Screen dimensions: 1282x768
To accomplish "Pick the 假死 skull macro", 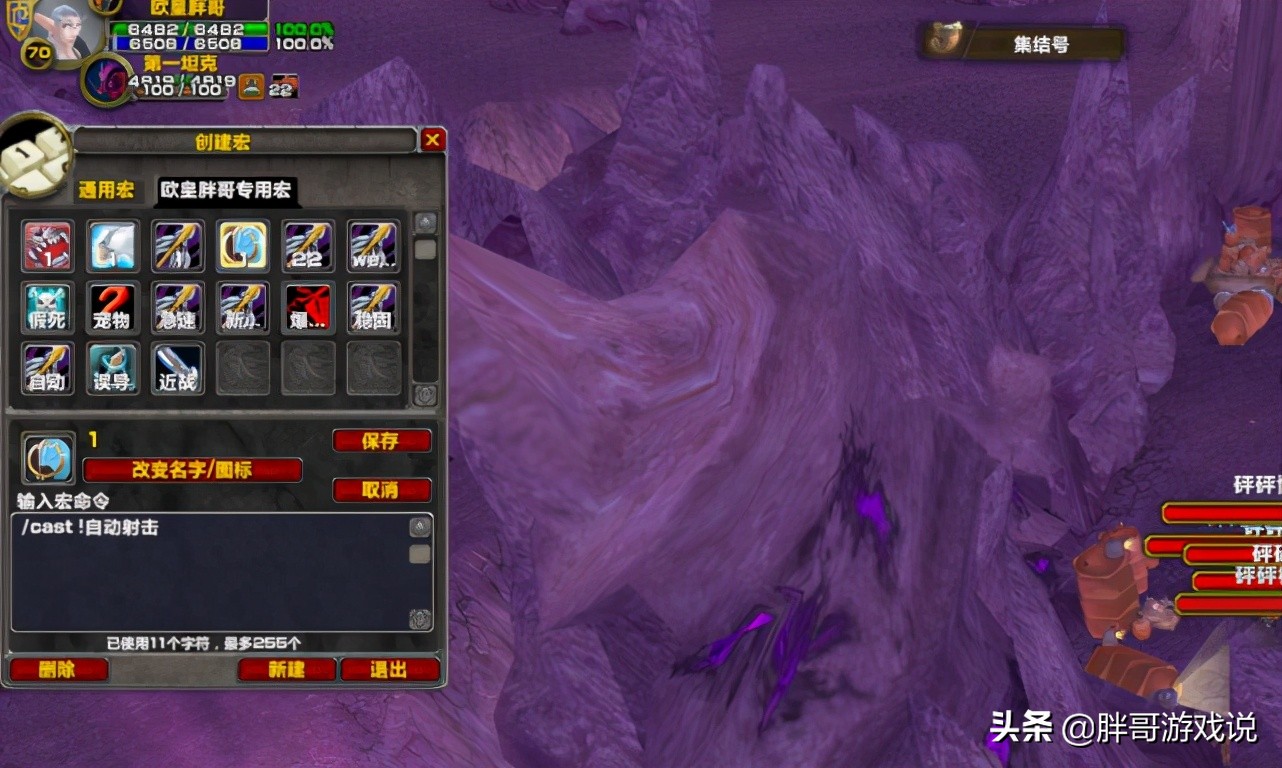I will tap(48, 307).
